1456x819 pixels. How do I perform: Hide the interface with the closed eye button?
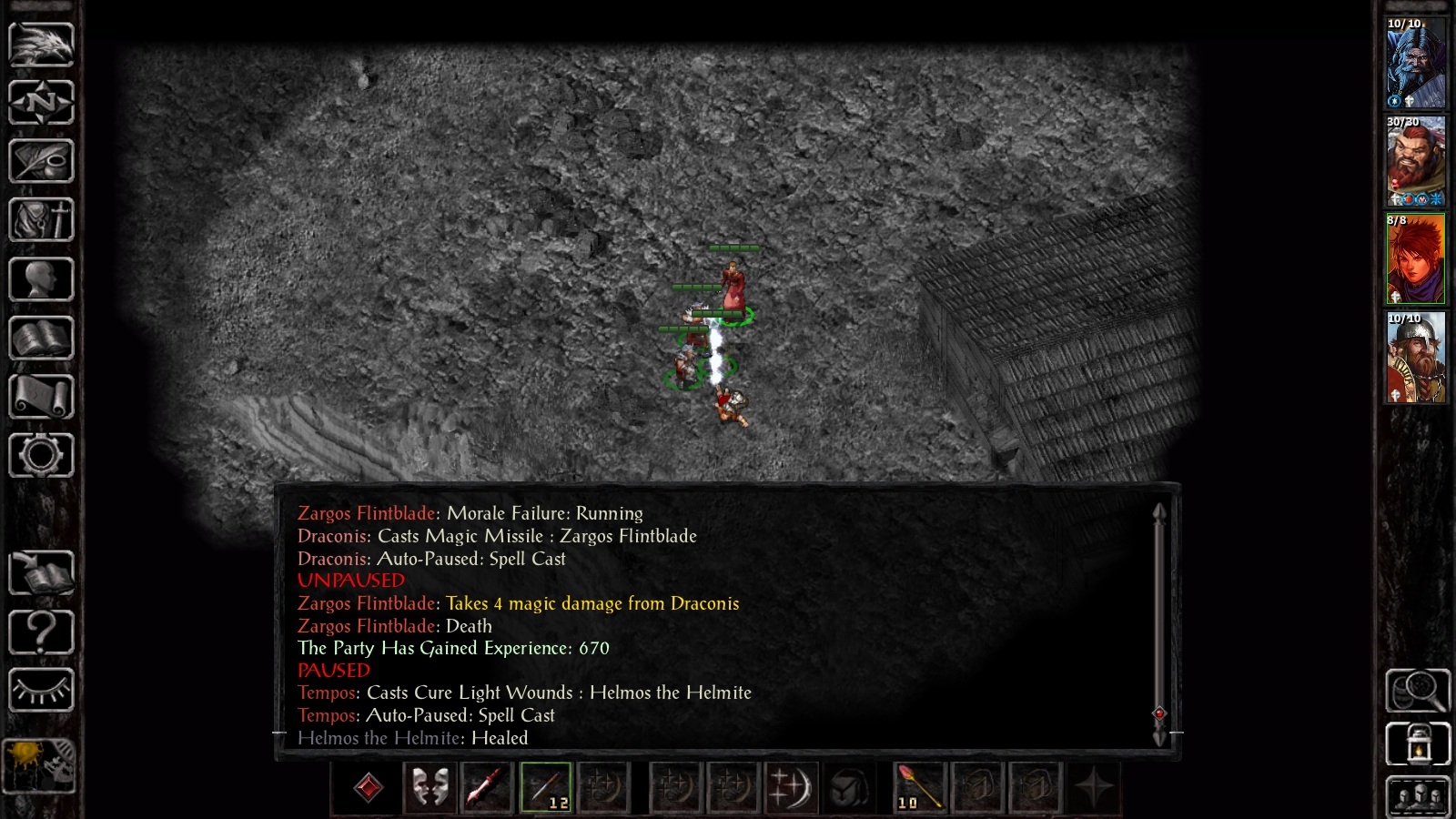[x=41, y=691]
